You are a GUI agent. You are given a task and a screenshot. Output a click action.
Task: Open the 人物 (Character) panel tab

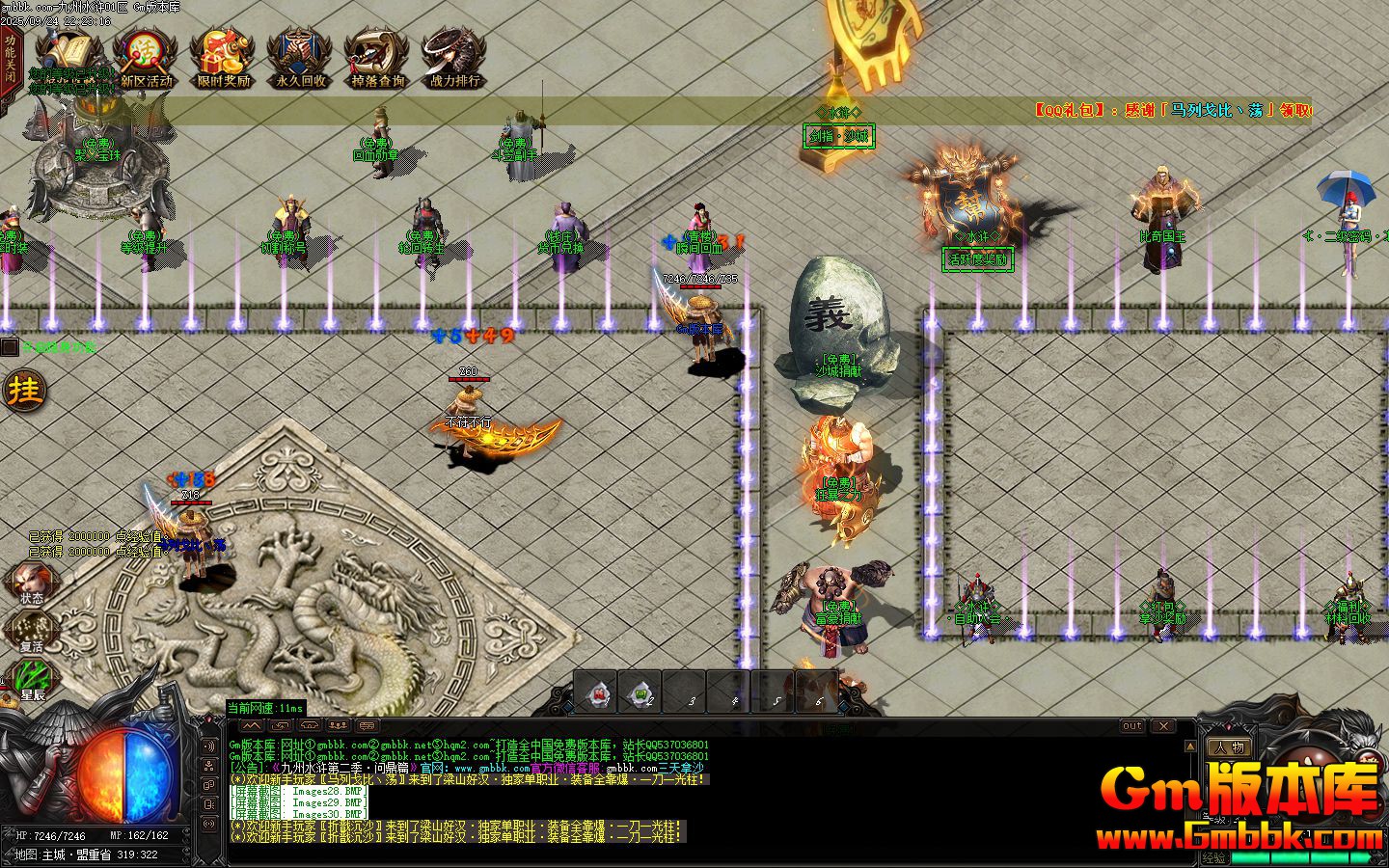click(1229, 746)
